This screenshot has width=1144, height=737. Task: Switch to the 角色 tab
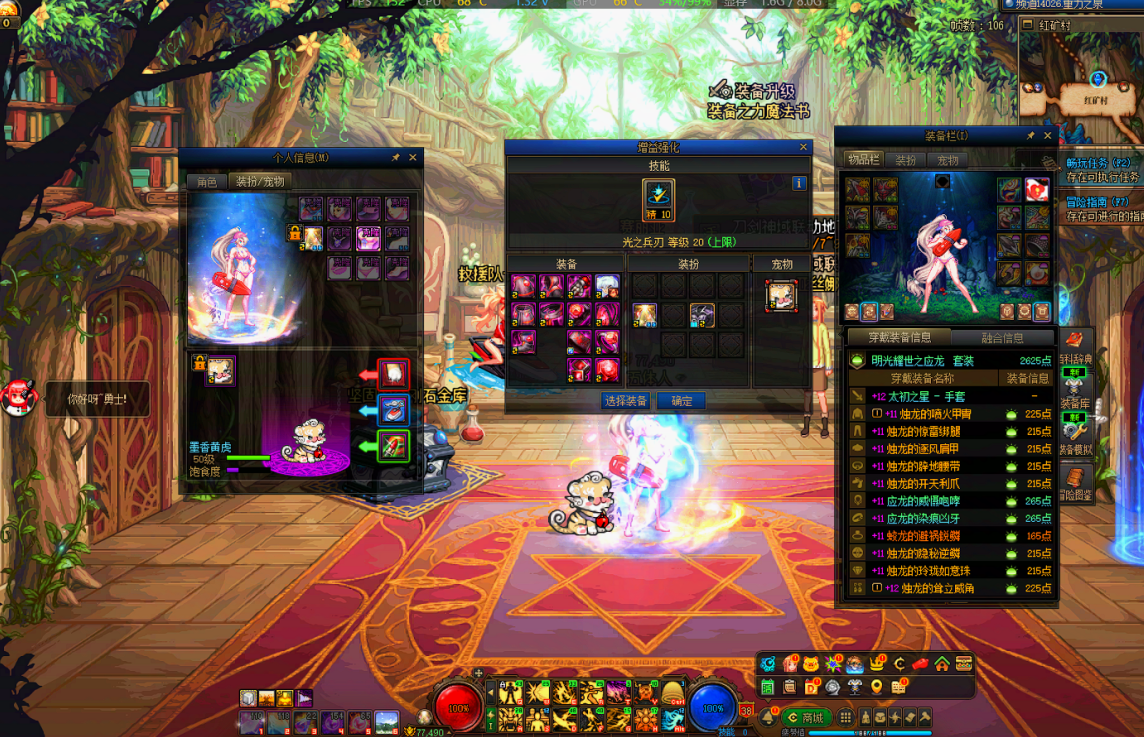(206, 182)
